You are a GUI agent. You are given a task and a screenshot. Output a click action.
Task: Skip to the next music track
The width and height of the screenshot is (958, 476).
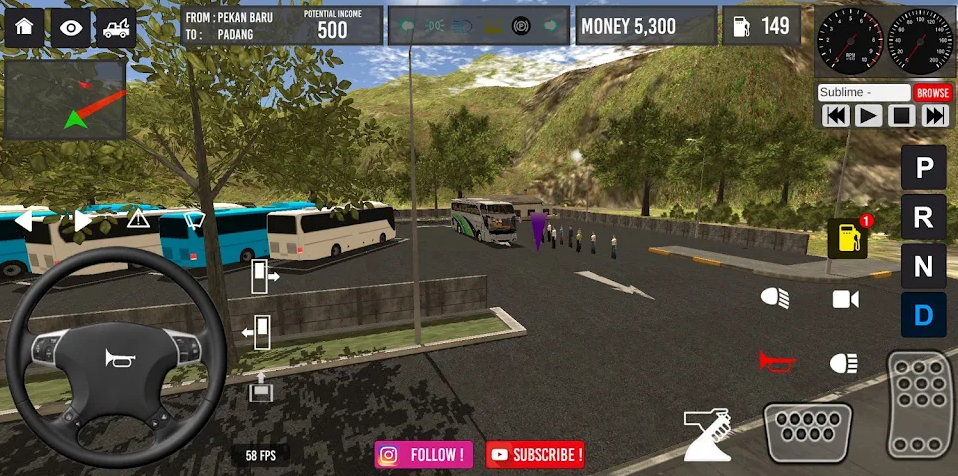coord(934,116)
